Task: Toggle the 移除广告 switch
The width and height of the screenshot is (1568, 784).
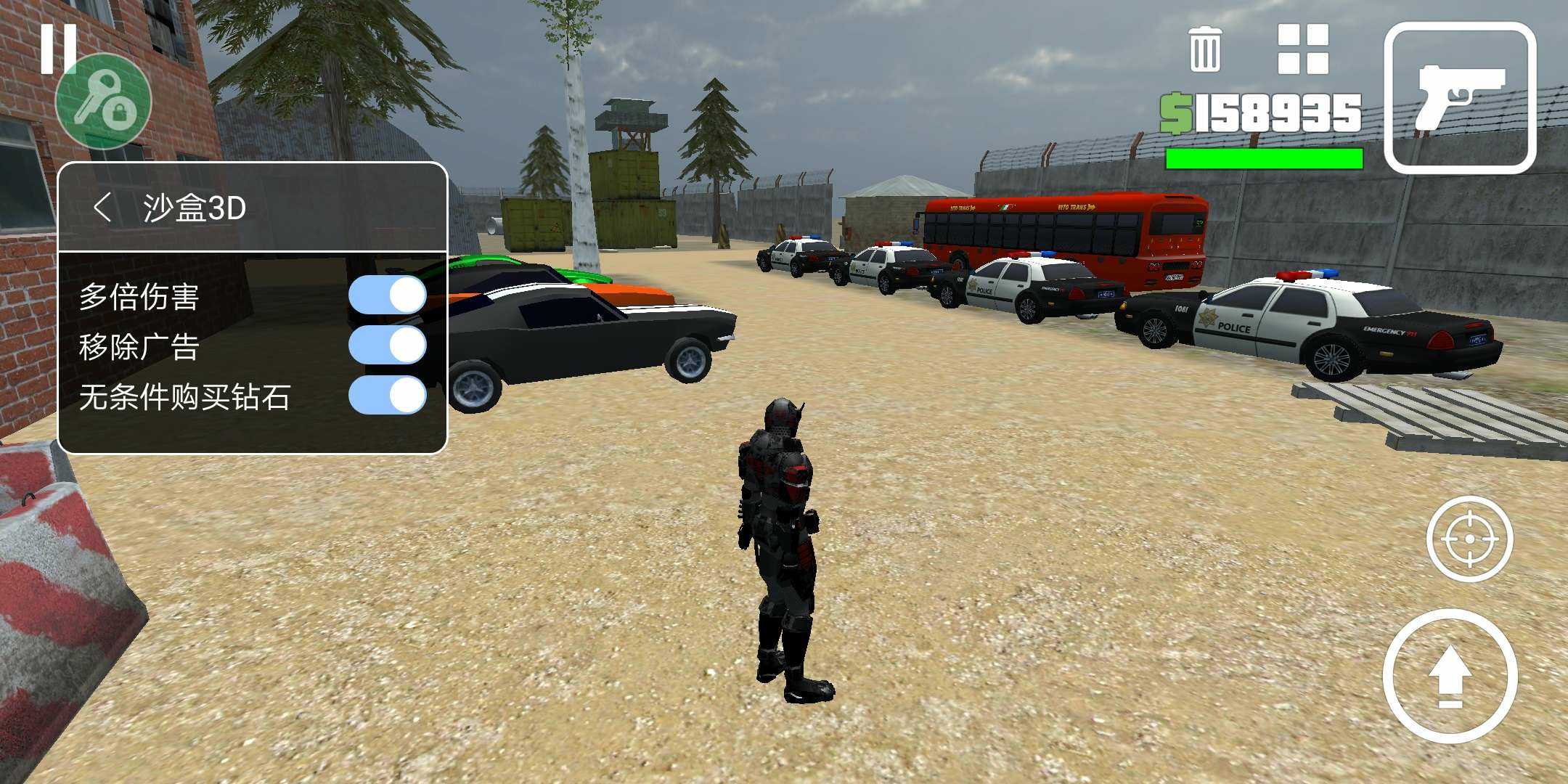Action: (x=388, y=346)
